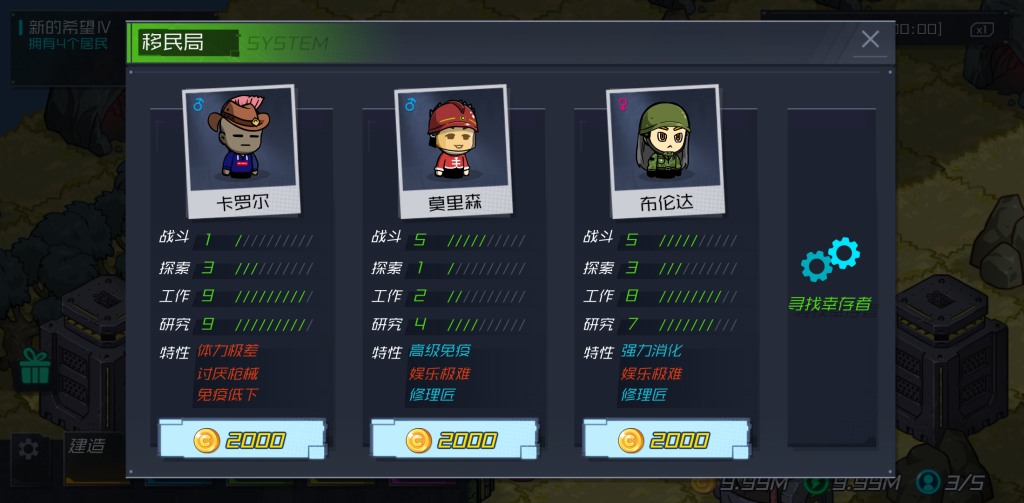
Task: Hire 布伦达 for 2000 coins
Action: [666, 440]
